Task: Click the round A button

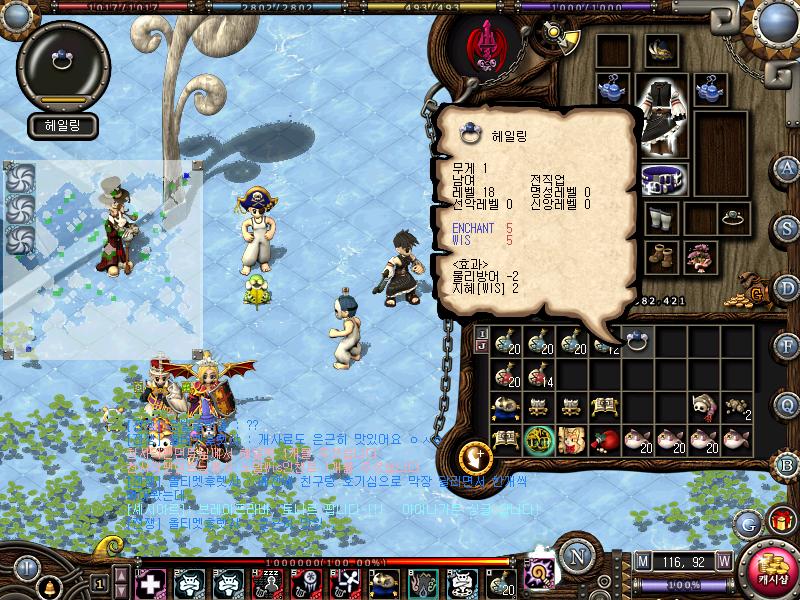Action: tap(788, 167)
